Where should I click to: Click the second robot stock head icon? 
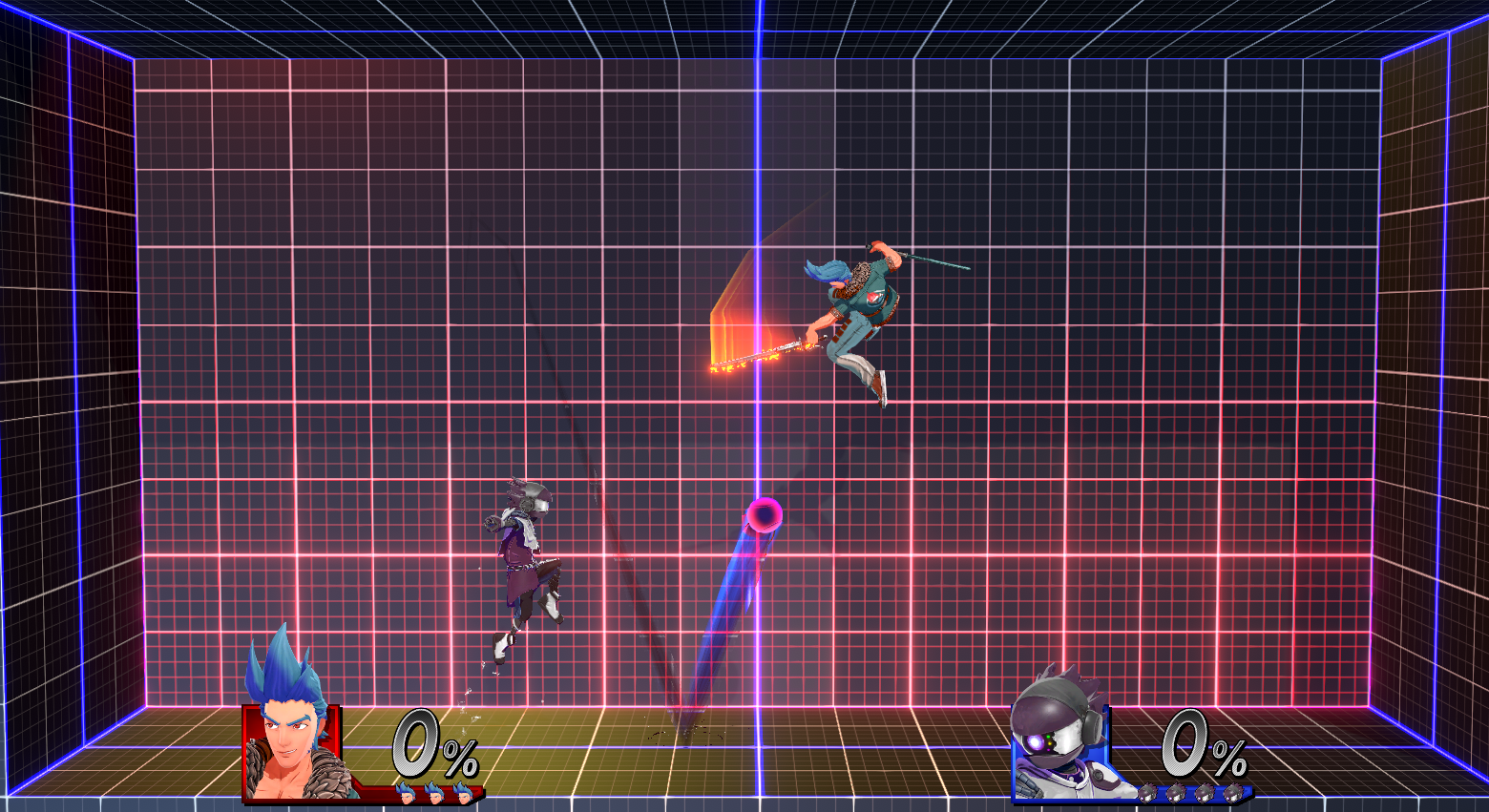point(1175,792)
